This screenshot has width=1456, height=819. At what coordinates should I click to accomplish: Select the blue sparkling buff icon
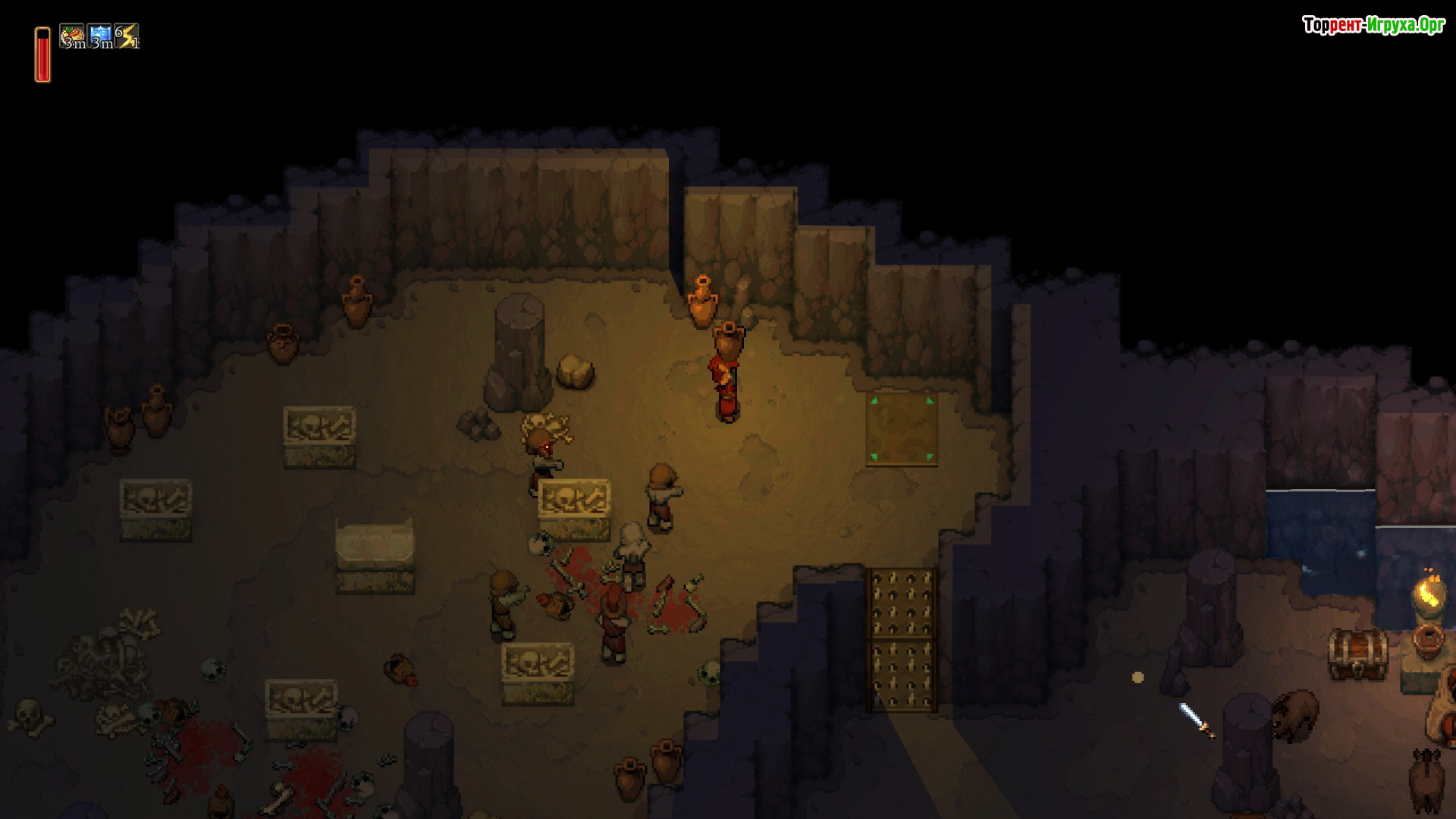(x=100, y=36)
